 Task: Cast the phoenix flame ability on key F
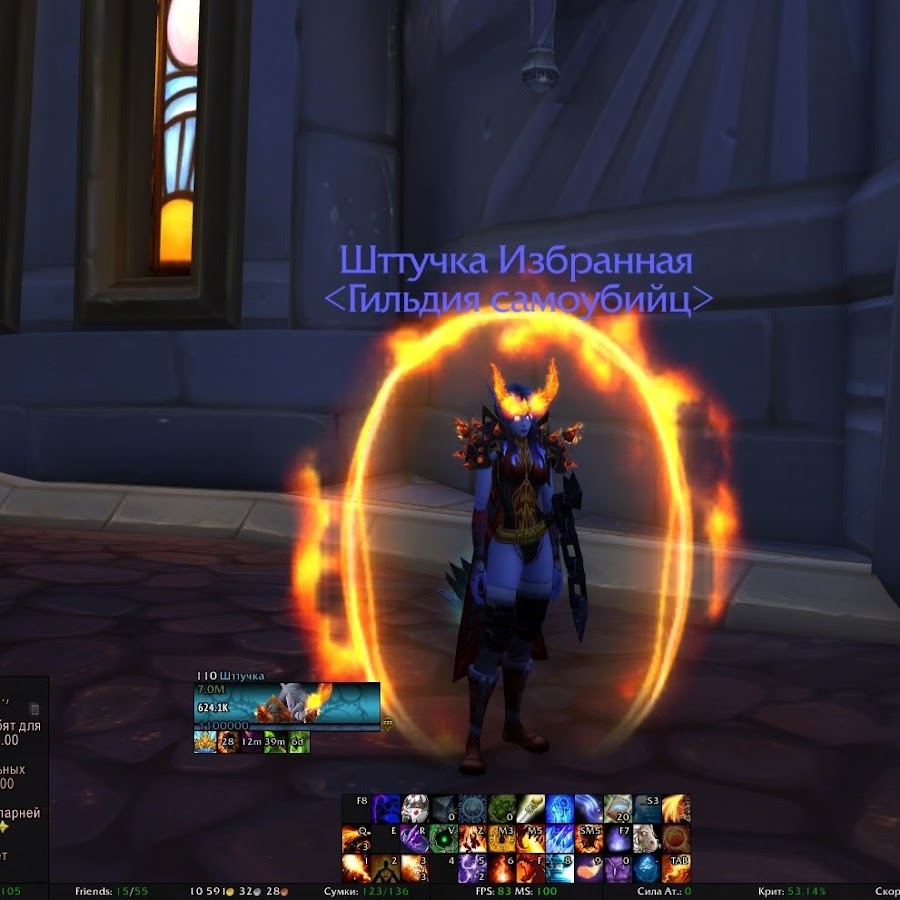(x=530, y=867)
